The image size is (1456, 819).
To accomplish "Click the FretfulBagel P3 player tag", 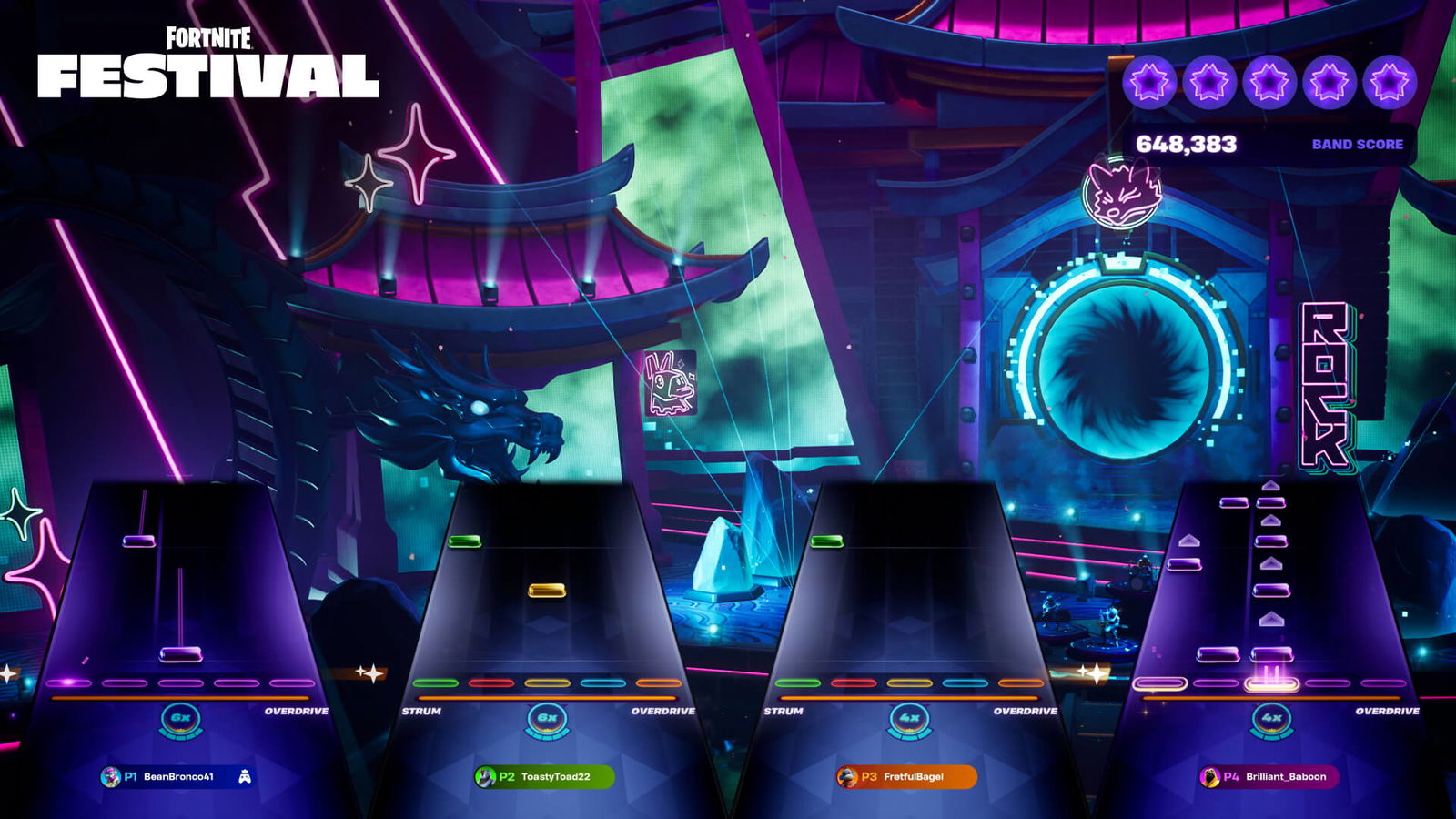I will [905, 777].
